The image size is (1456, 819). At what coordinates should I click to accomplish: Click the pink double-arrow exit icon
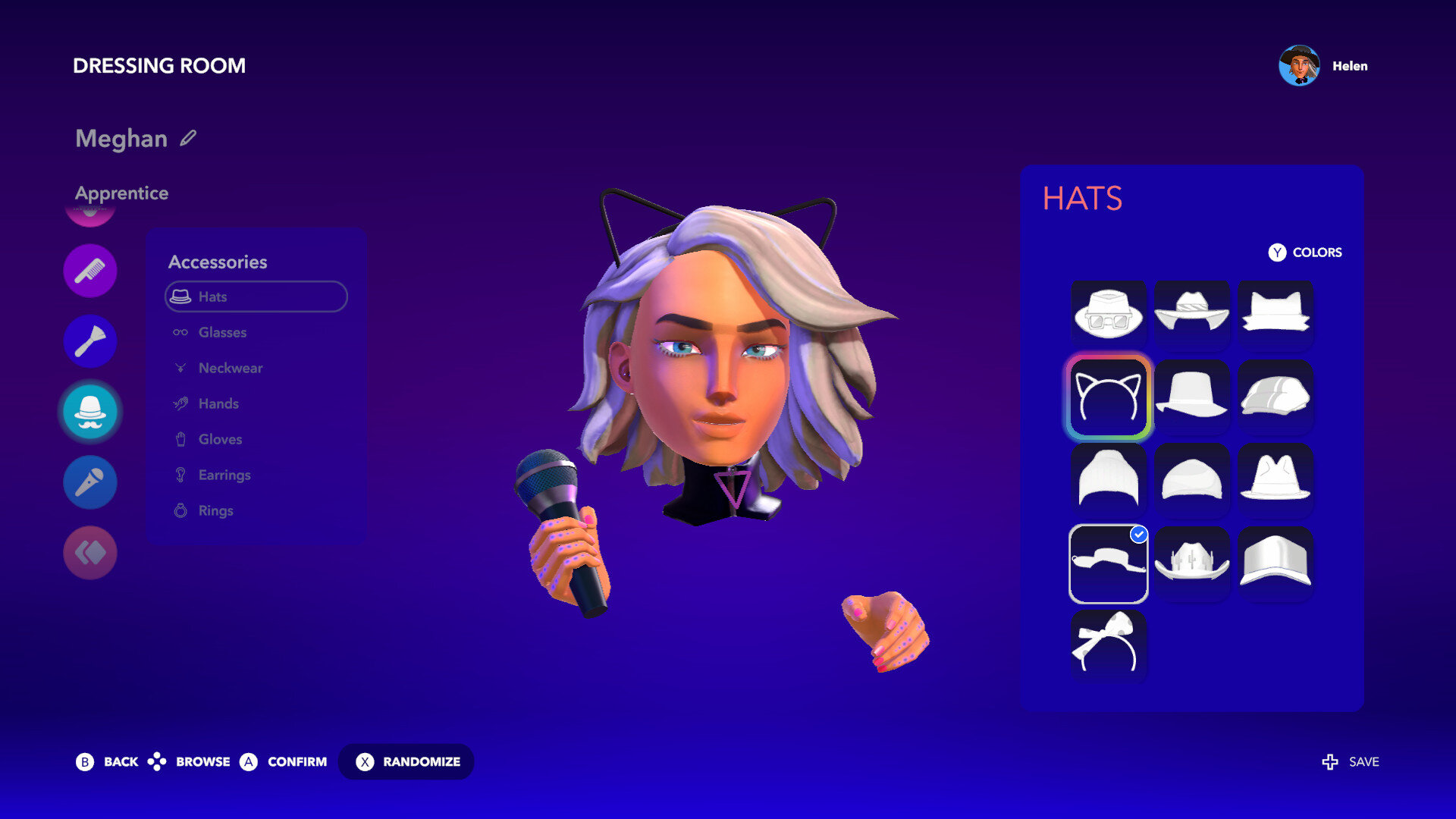click(90, 552)
